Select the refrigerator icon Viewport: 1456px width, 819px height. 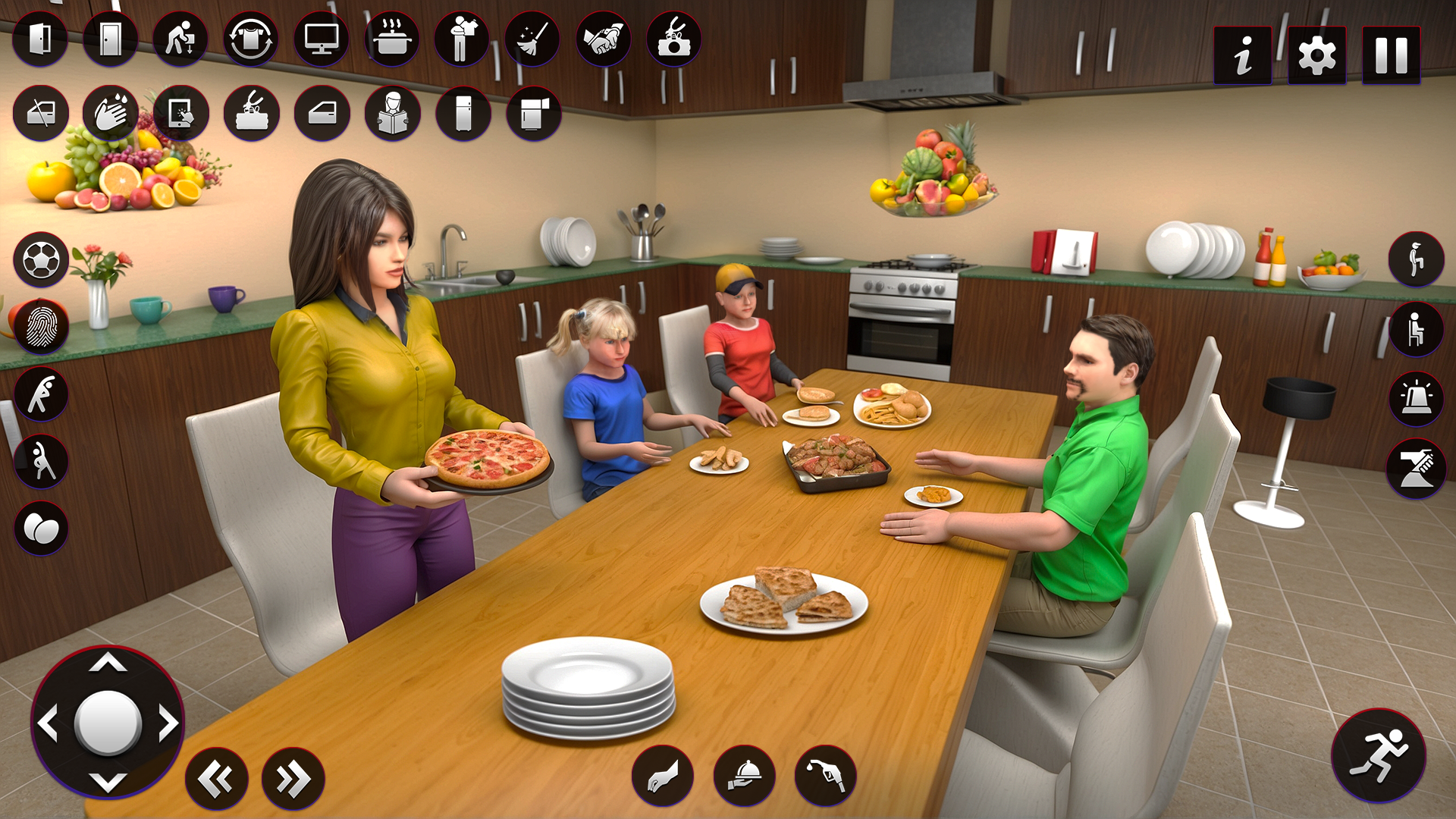(463, 112)
